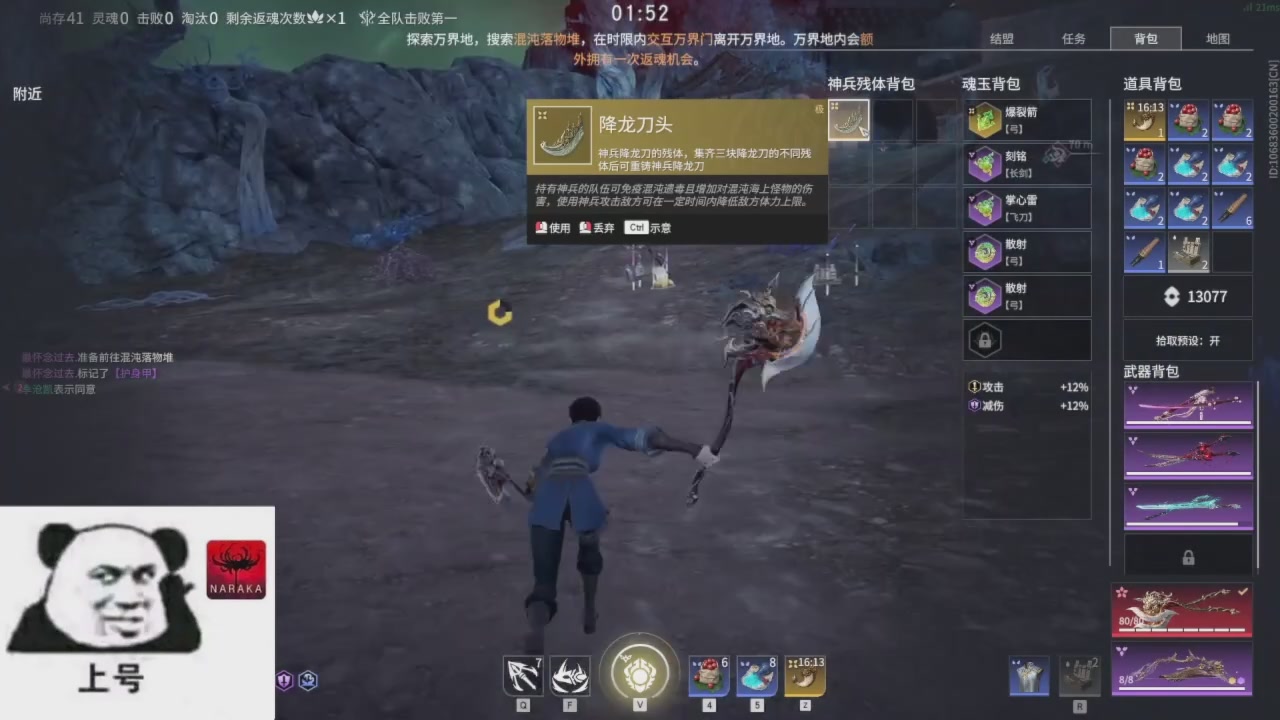Click the locked soul jade slot's lock icon
The height and width of the screenshot is (720, 1280).
click(985, 340)
